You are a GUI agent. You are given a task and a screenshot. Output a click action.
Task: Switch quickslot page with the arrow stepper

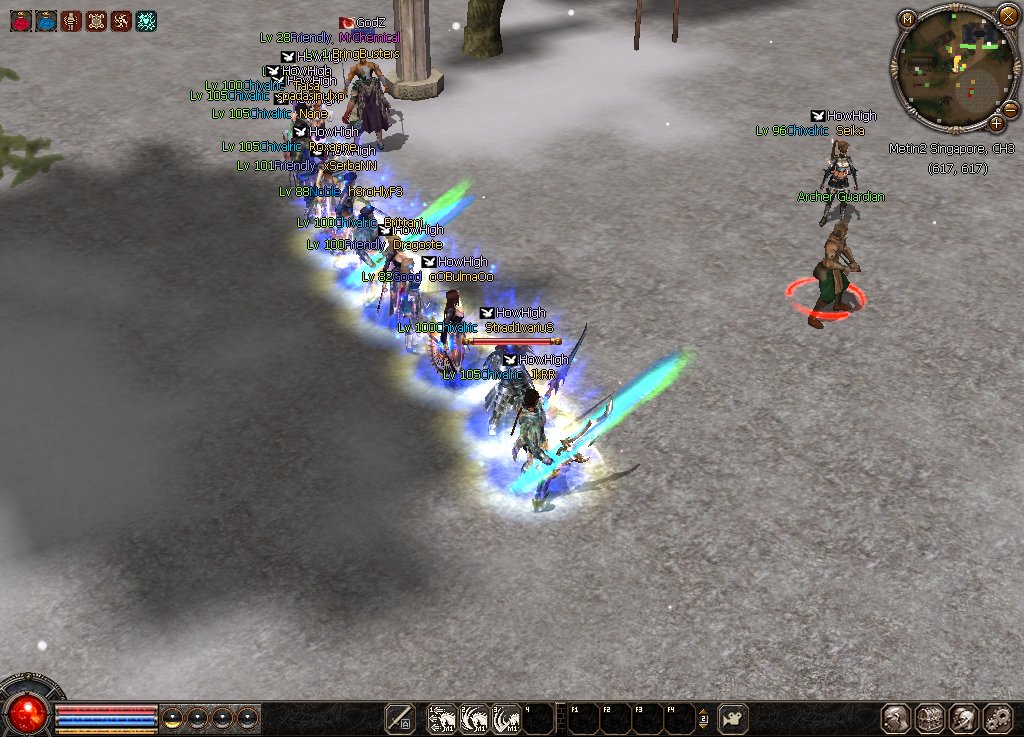(x=703, y=719)
